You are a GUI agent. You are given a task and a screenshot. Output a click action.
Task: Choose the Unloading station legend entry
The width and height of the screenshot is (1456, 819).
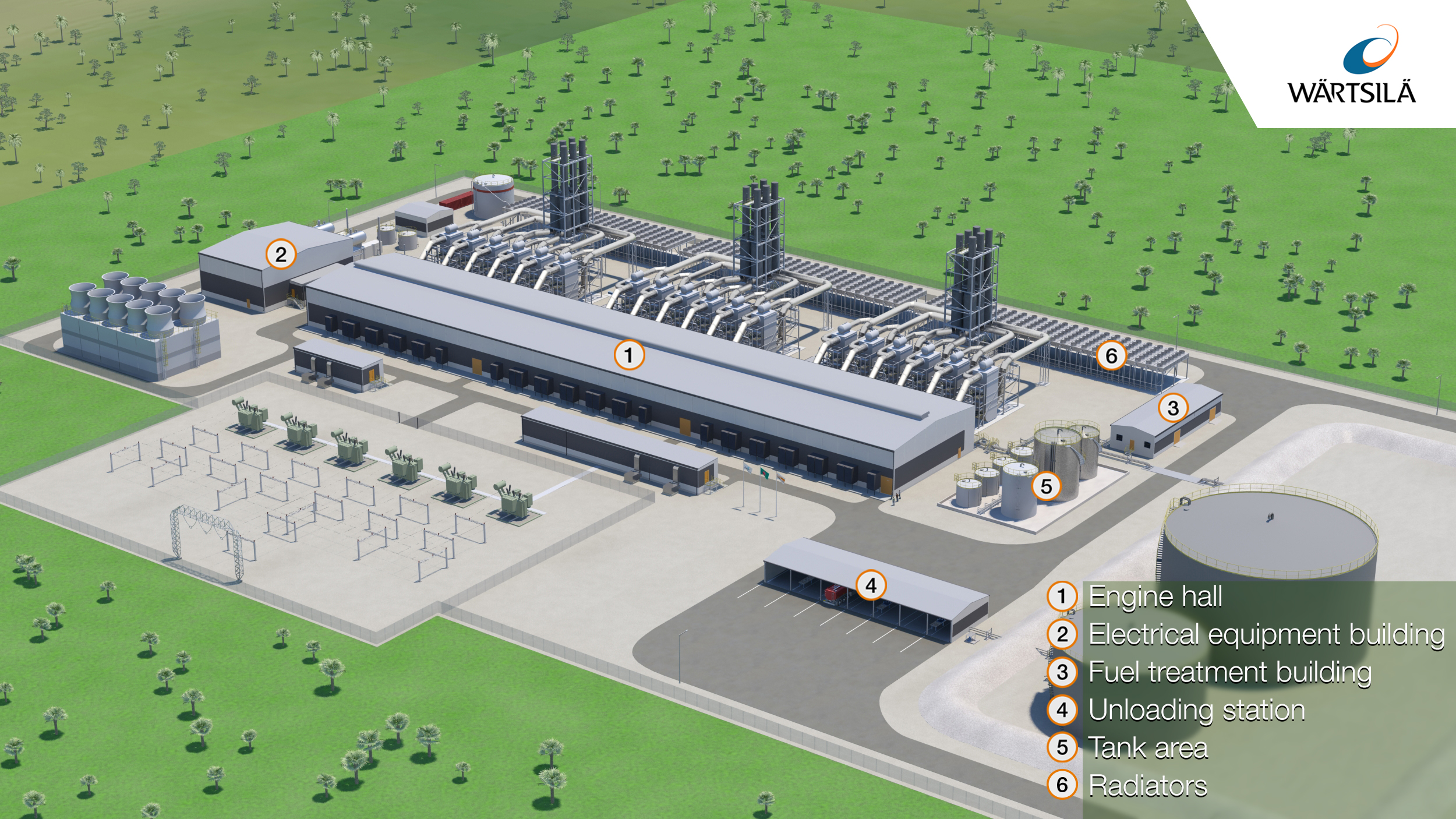1196,710
